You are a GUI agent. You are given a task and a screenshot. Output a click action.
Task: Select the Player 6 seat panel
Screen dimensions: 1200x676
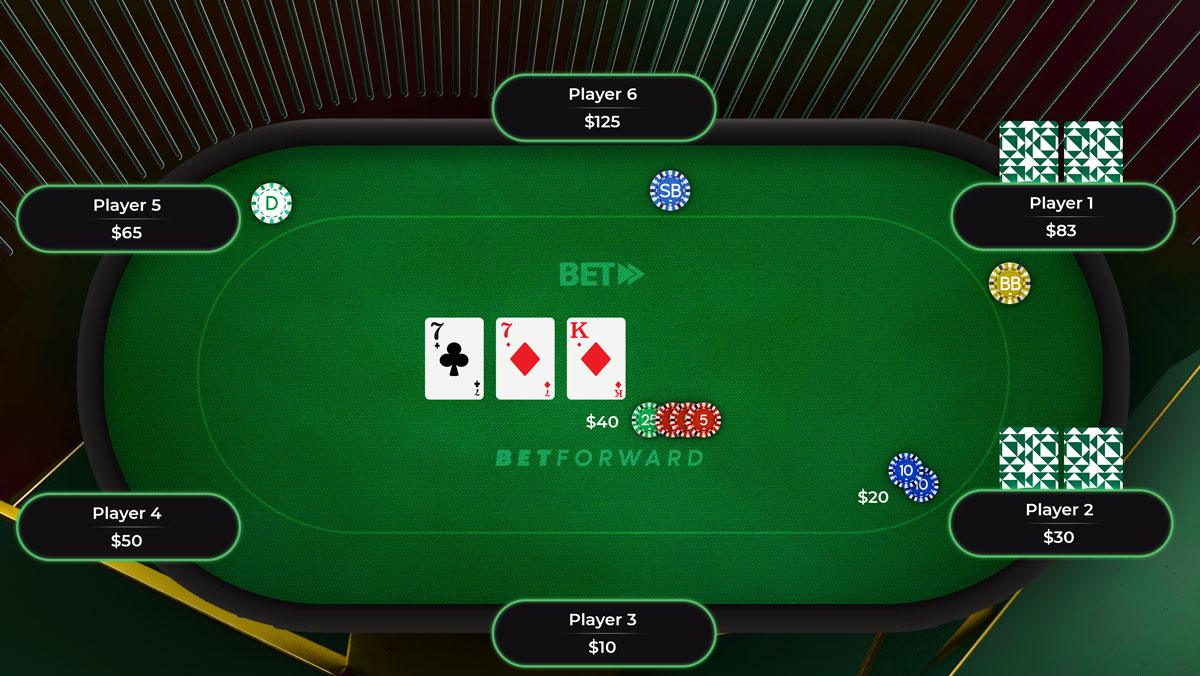[x=603, y=108]
